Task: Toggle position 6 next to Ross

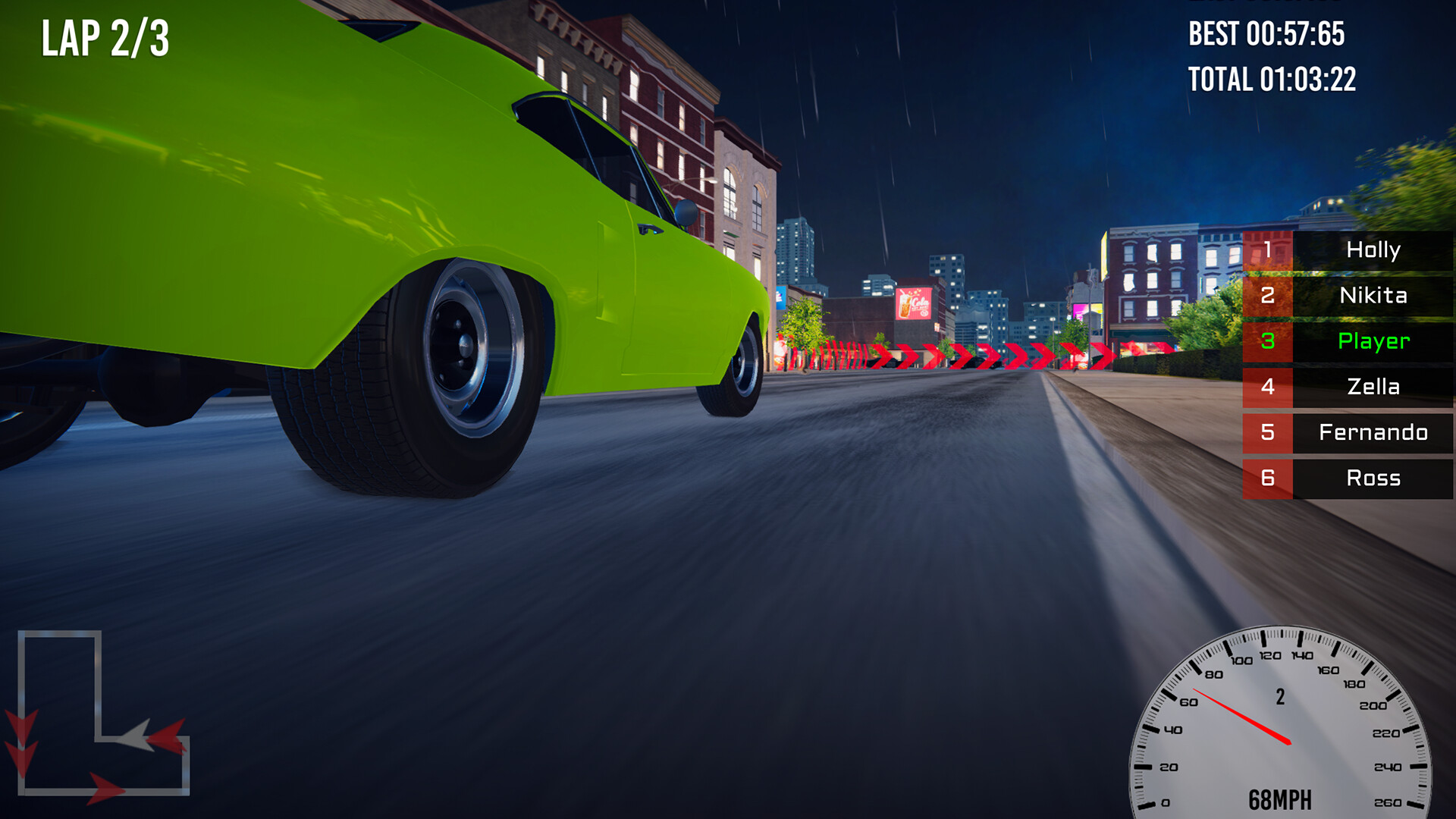Action: tap(1267, 479)
